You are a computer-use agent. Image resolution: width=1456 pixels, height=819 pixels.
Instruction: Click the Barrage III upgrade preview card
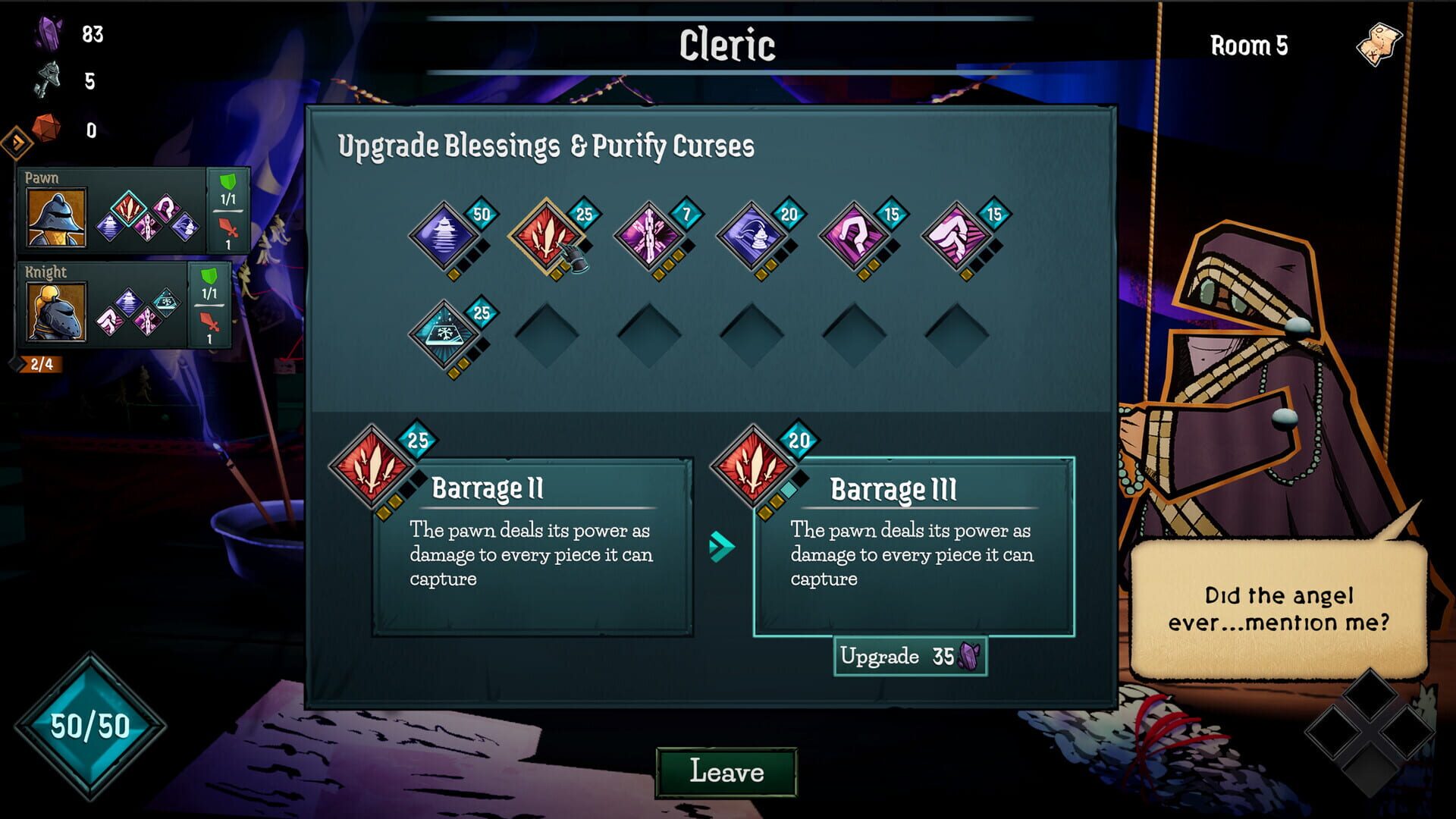[x=913, y=548]
